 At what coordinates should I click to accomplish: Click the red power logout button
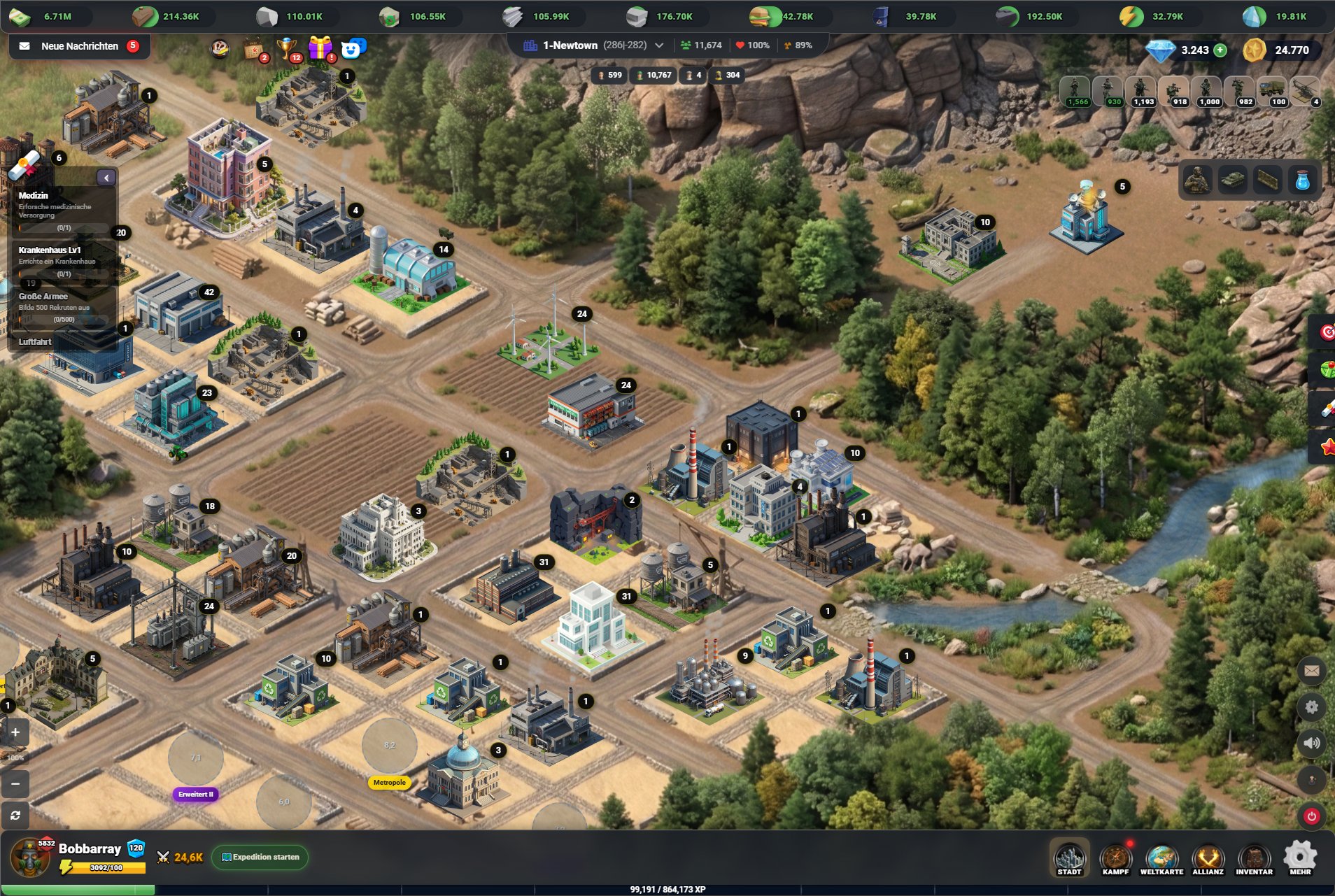1311,816
